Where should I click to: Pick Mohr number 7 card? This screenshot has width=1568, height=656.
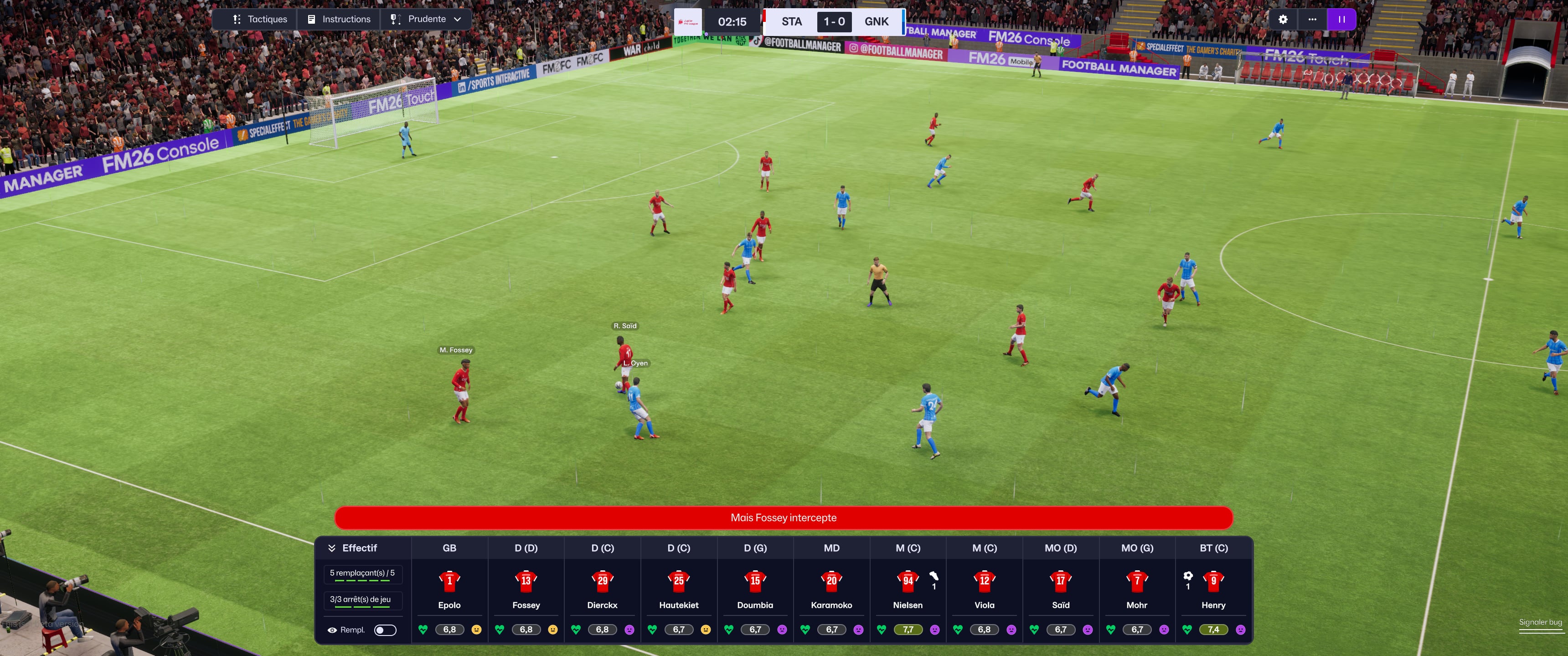(1136, 580)
